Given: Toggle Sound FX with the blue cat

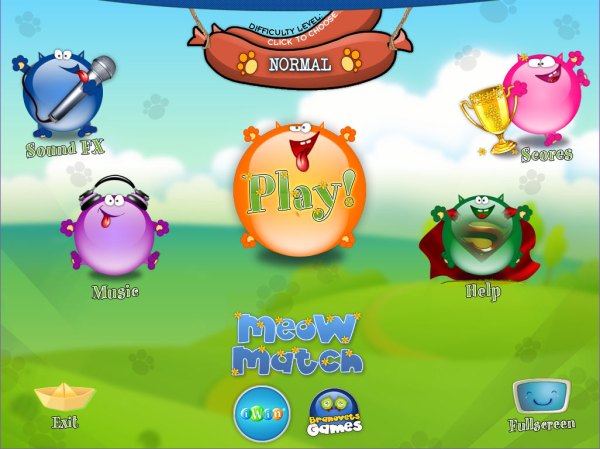Looking at the screenshot, I should tap(64, 97).
